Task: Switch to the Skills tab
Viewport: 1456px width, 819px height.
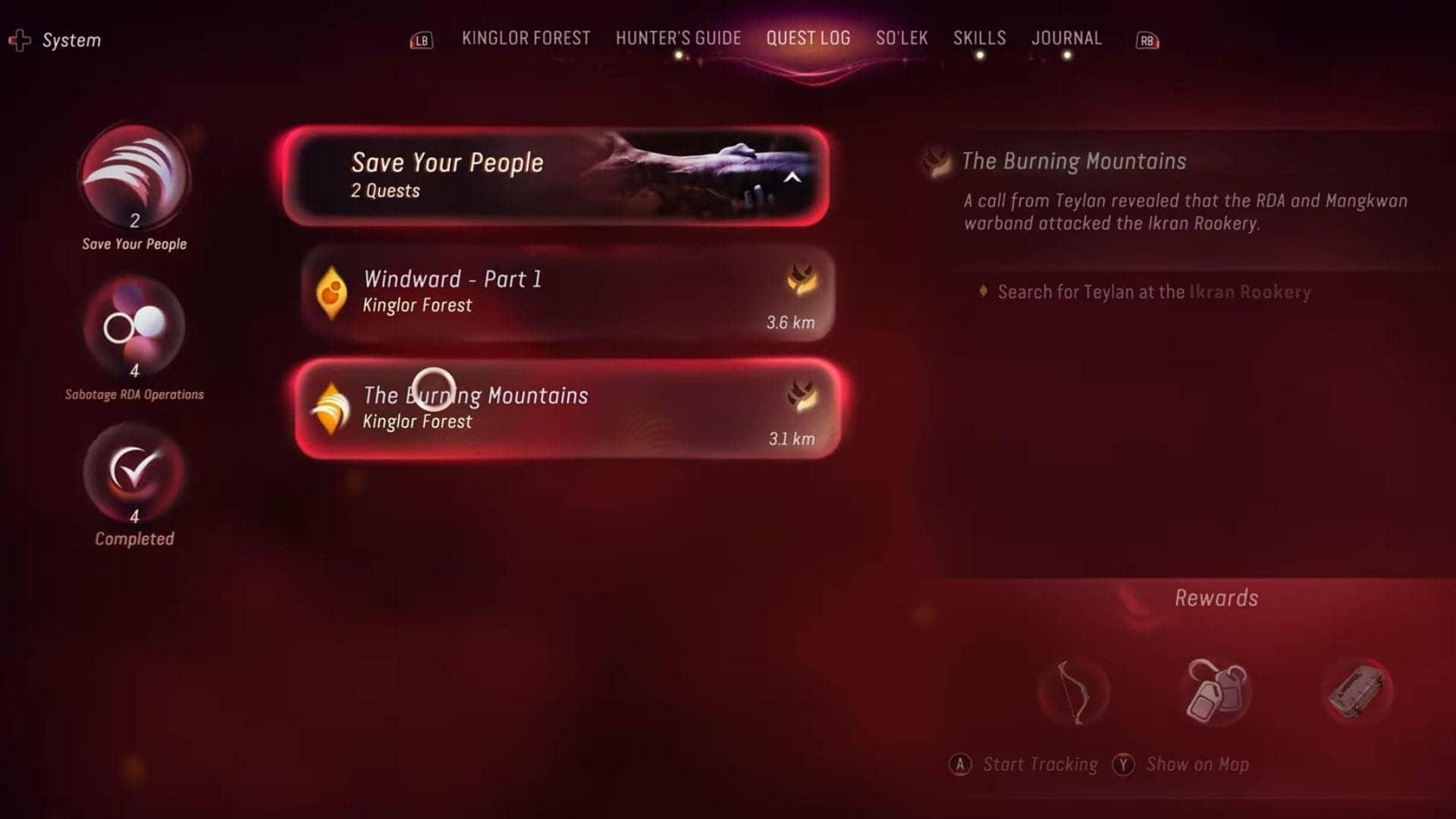Action: (980, 38)
